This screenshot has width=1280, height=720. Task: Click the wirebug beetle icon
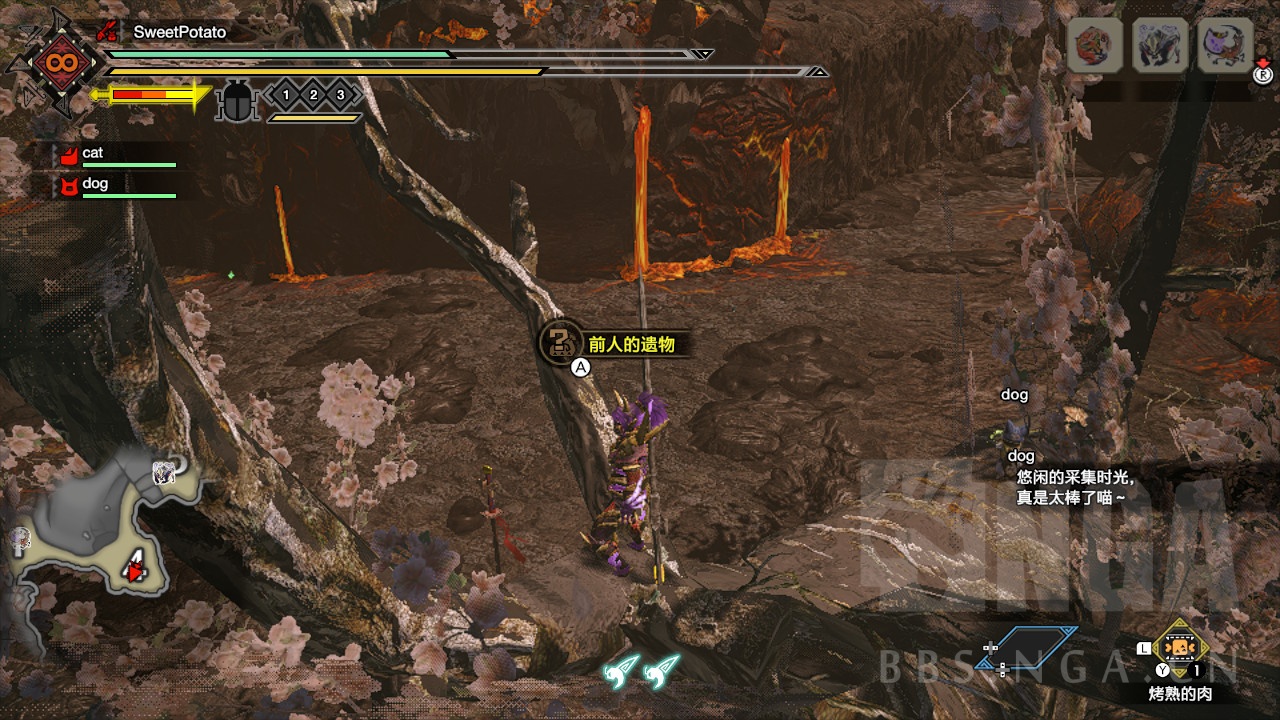237,101
